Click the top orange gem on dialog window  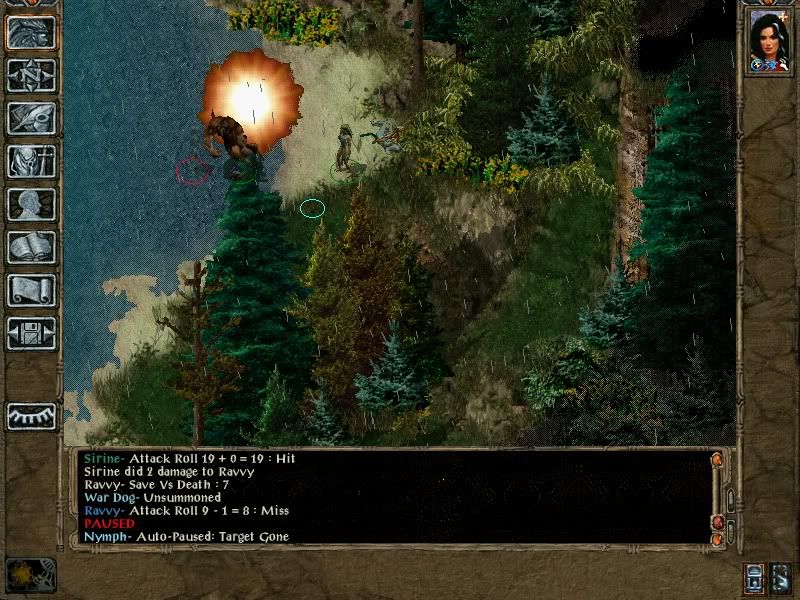pyautogui.click(x=716, y=459)
